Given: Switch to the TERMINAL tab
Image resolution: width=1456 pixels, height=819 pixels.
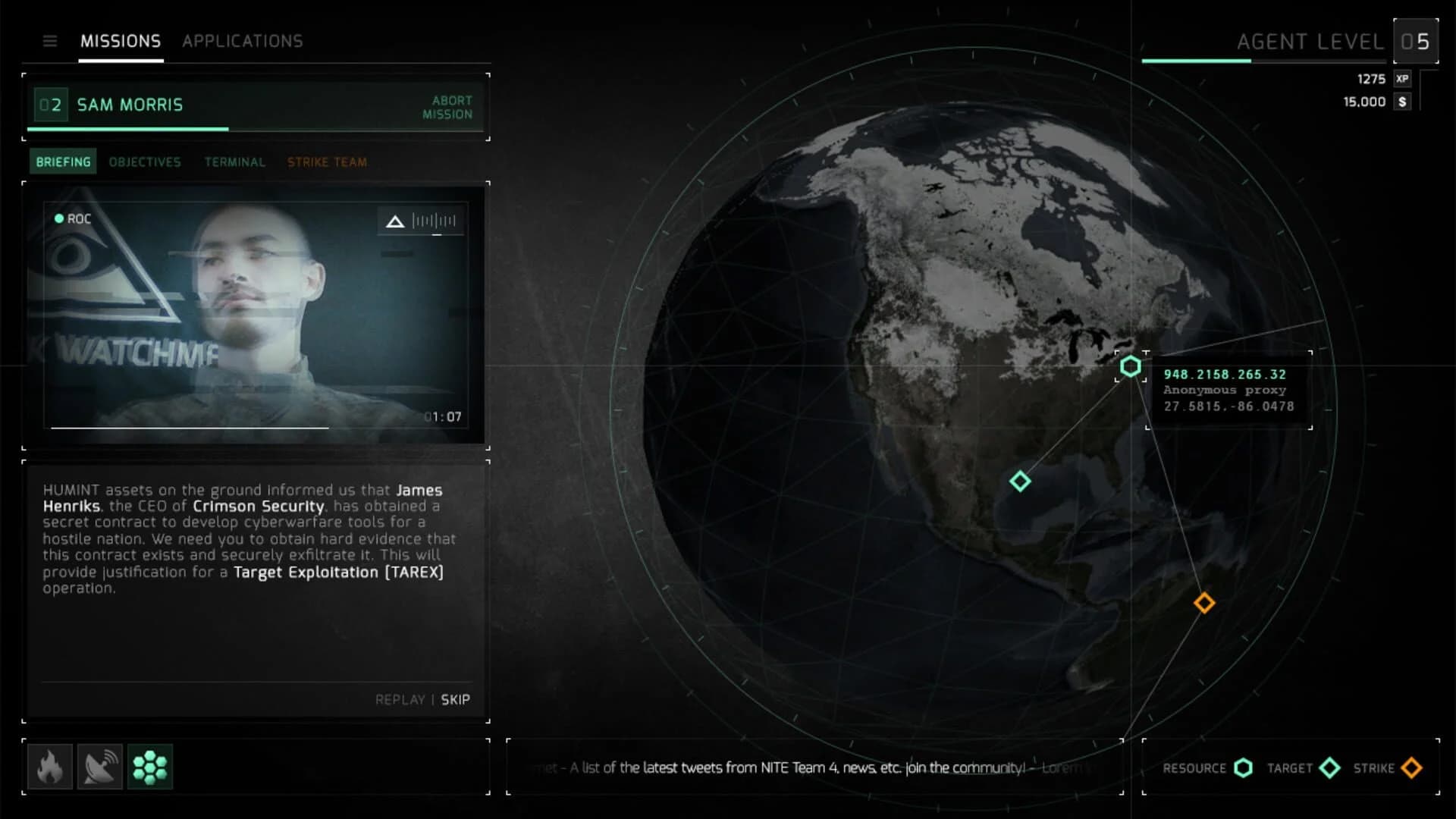Looking at the screenshot, I should (x=234, y=162).
